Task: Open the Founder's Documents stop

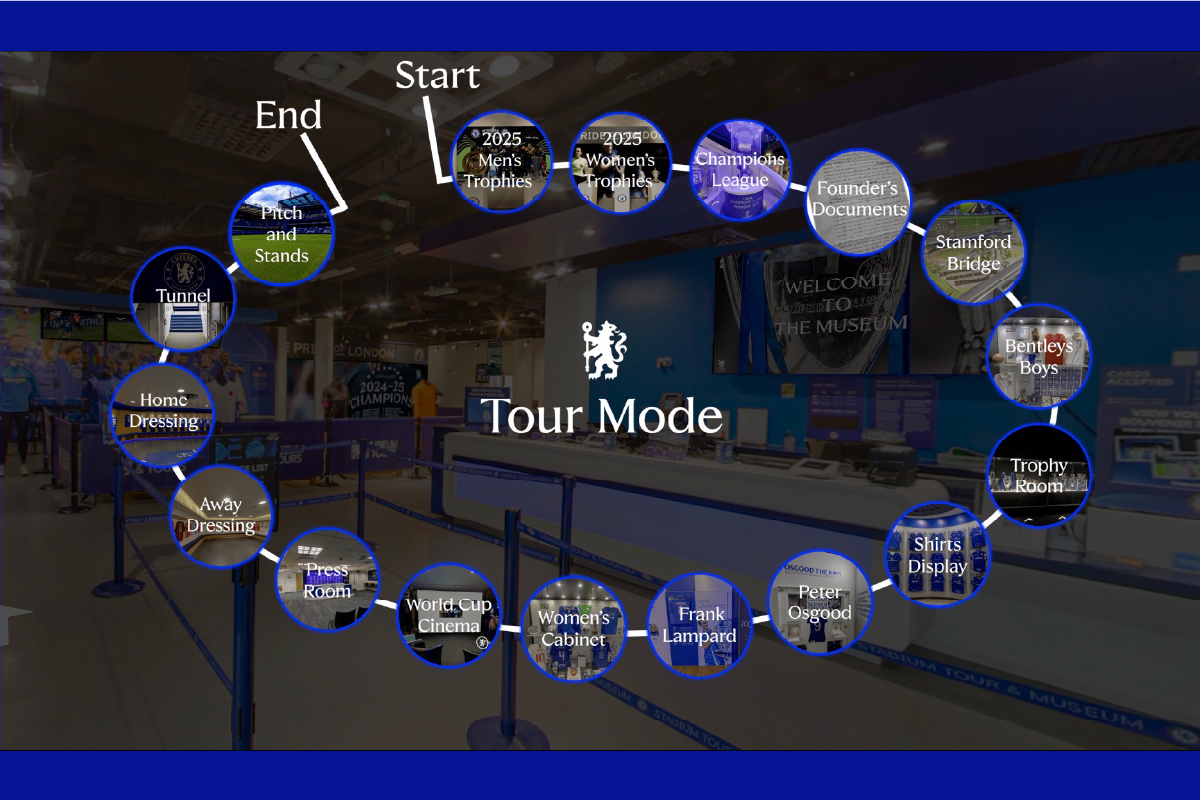Action: 860,200
